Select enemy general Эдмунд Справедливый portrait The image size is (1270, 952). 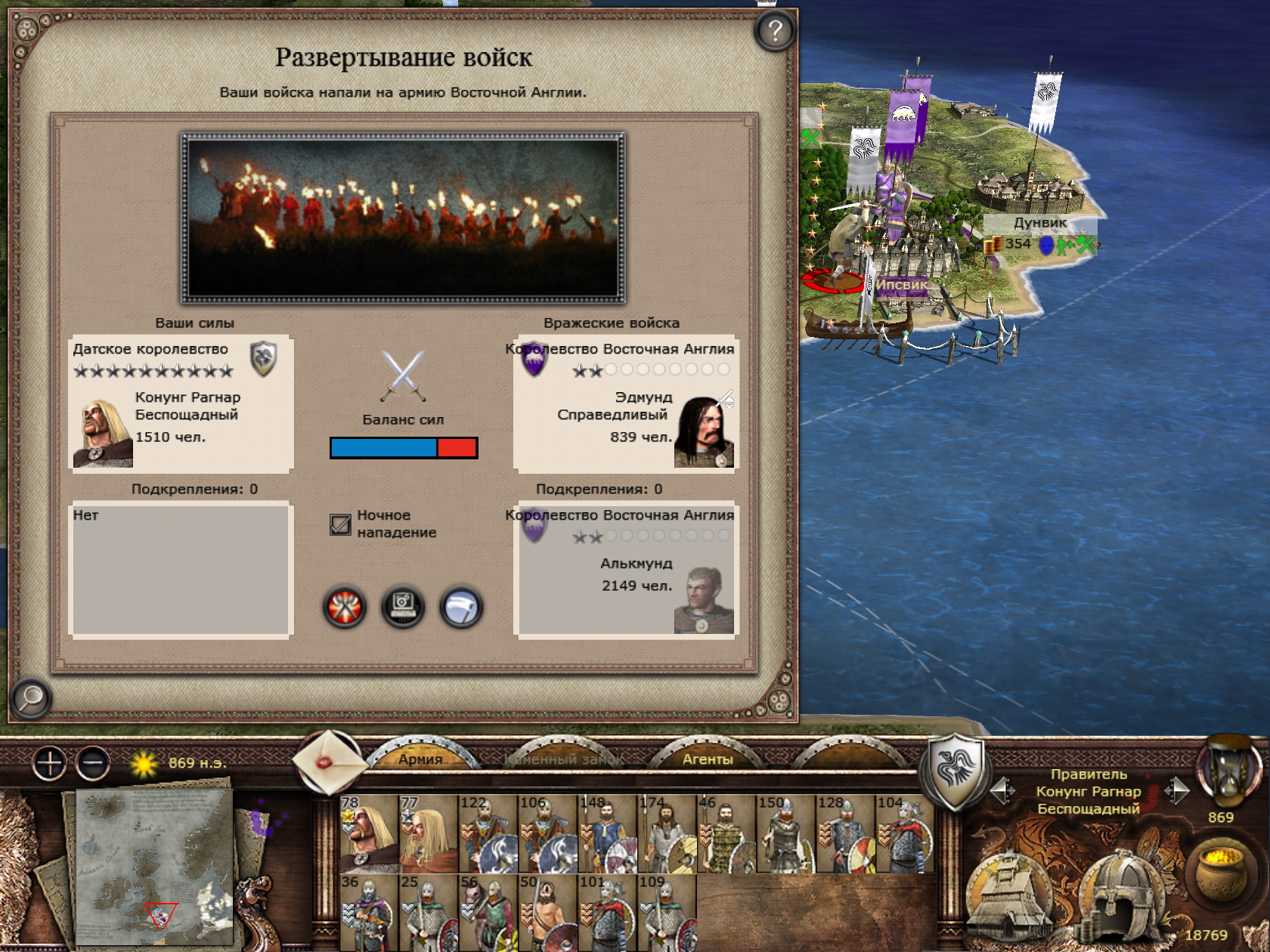[704, 433]
